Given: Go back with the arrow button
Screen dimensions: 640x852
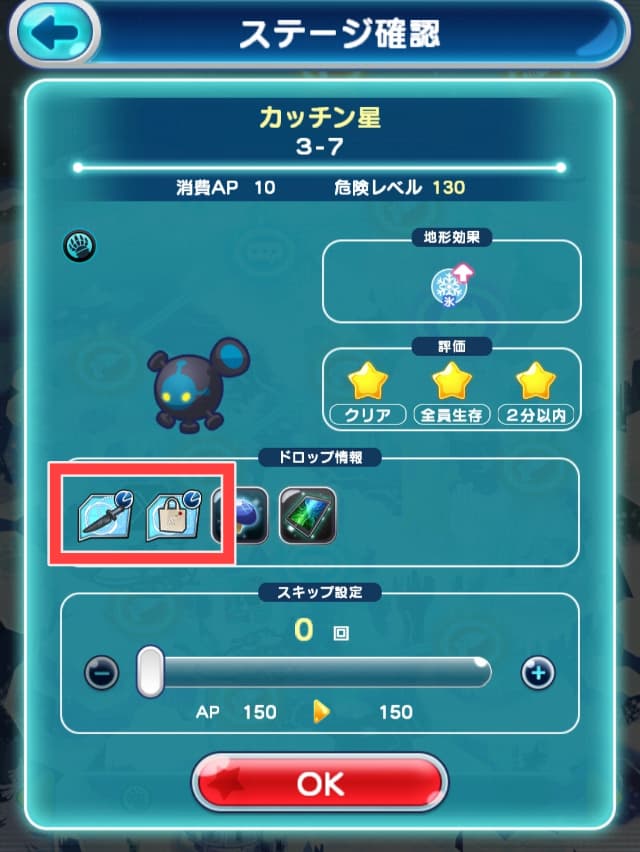Looking at the screenshot, I should click(x=51, y=30).
